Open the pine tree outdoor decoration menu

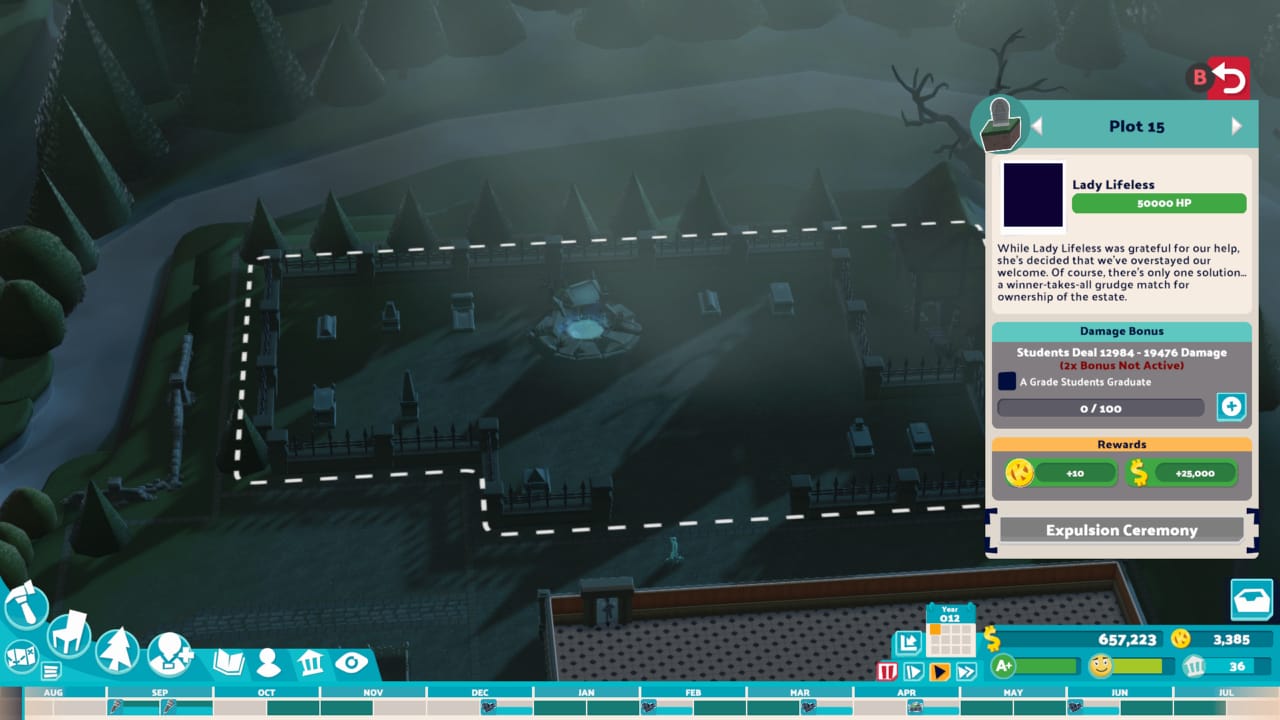click(x=117, y=650)
